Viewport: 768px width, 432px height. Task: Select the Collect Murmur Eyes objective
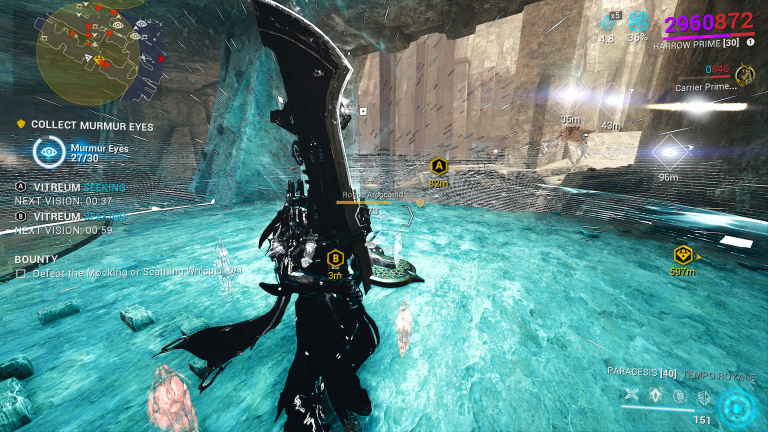pyautogui.click(x=85, y=125)
